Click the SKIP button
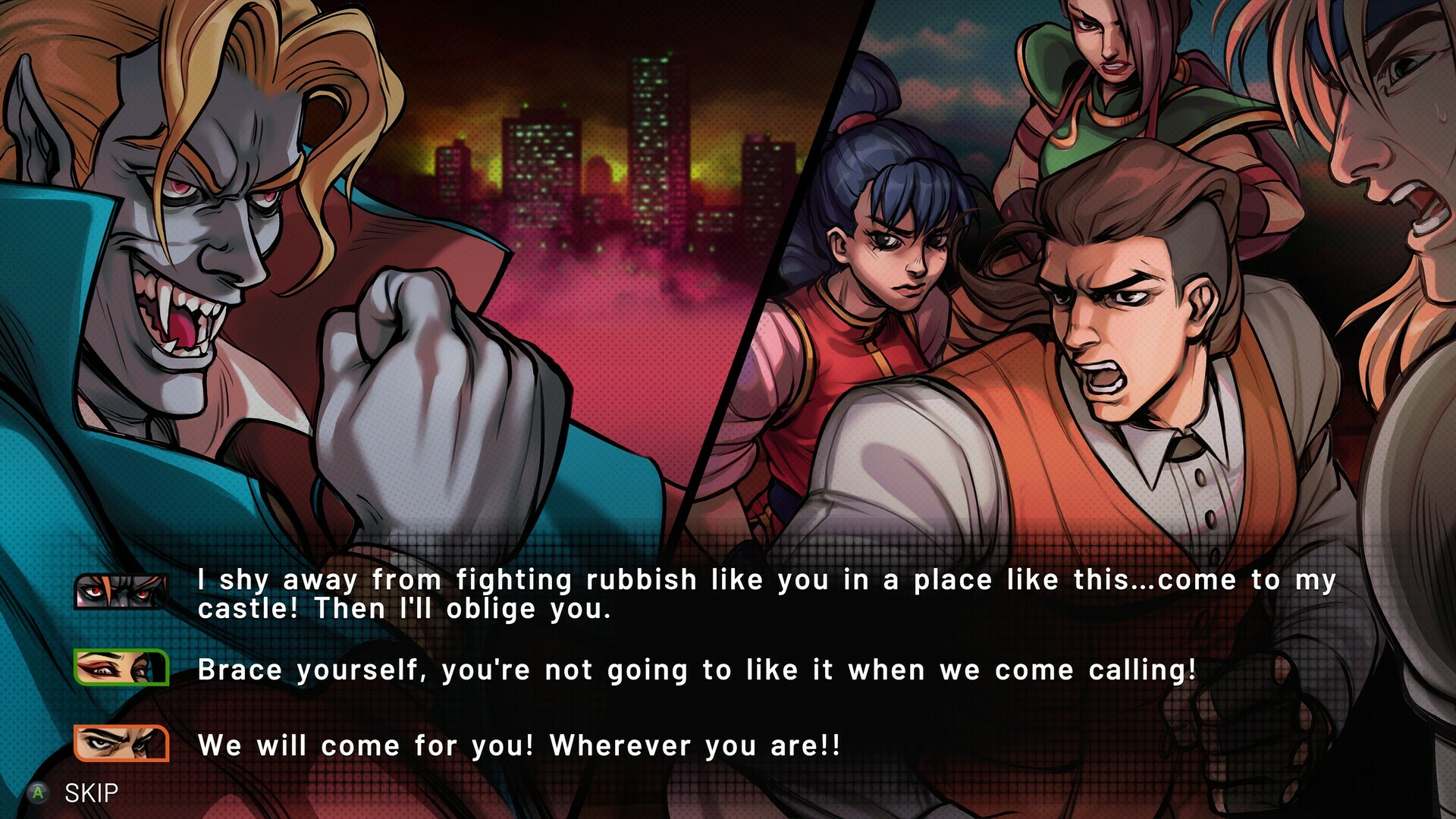Viewport: 1456px width, 819px height. pyautogui.click(x=91, y=793)
